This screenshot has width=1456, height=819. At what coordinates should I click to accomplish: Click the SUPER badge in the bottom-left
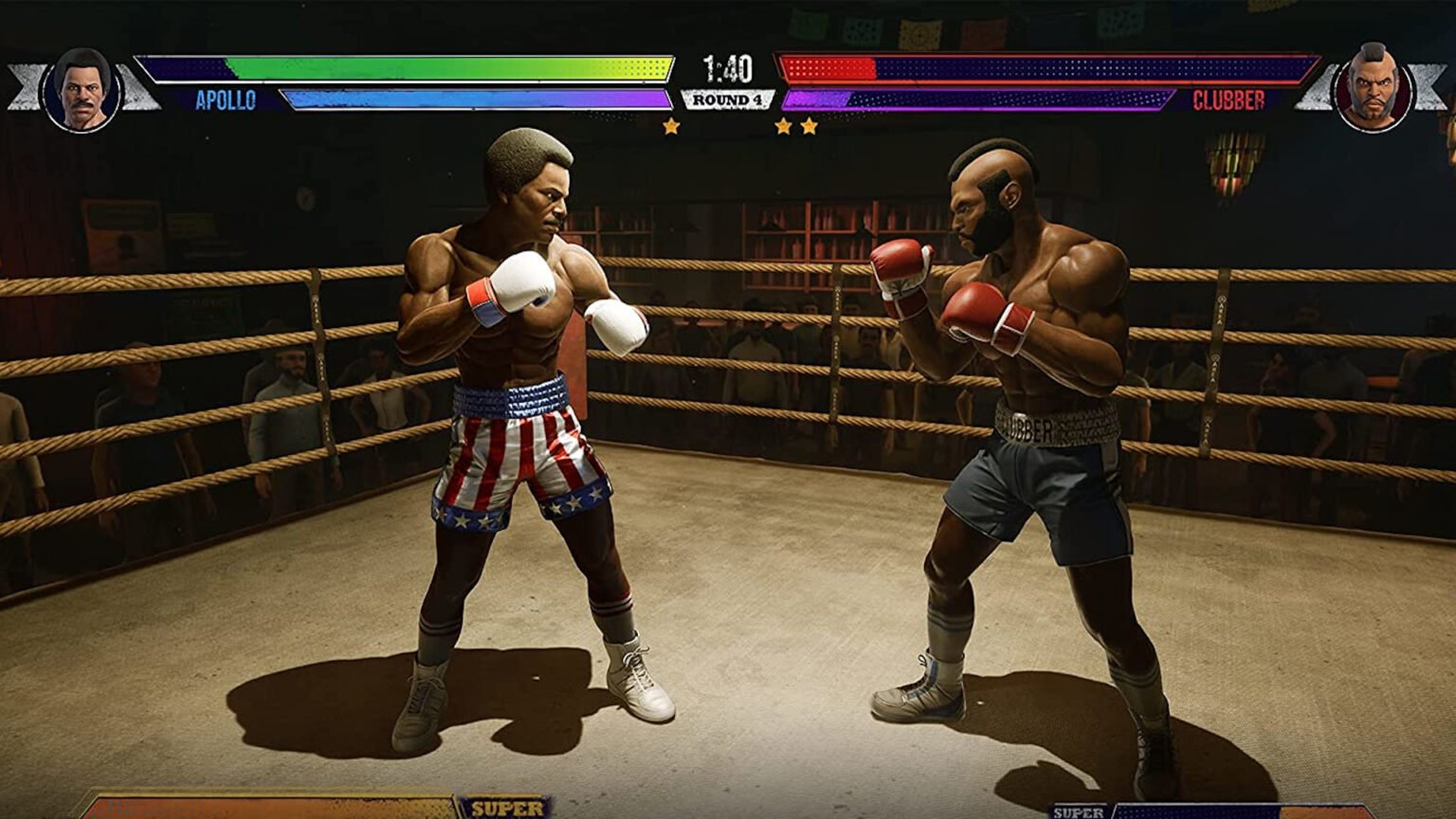coord(508,809)
